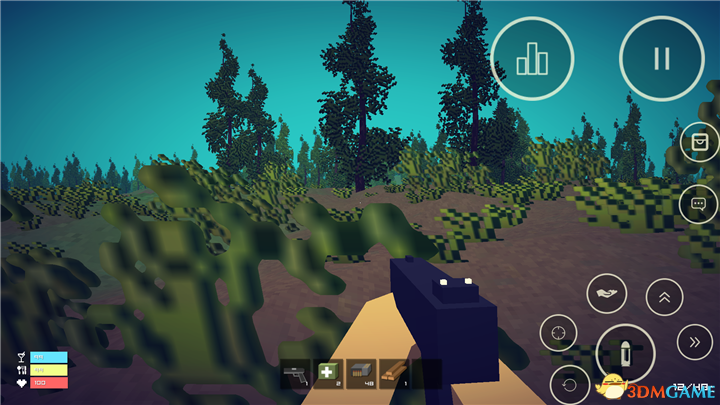The image size is (720, 405).
Task: Open the shopping bag shop icon
Action: [x=699, y=143]
